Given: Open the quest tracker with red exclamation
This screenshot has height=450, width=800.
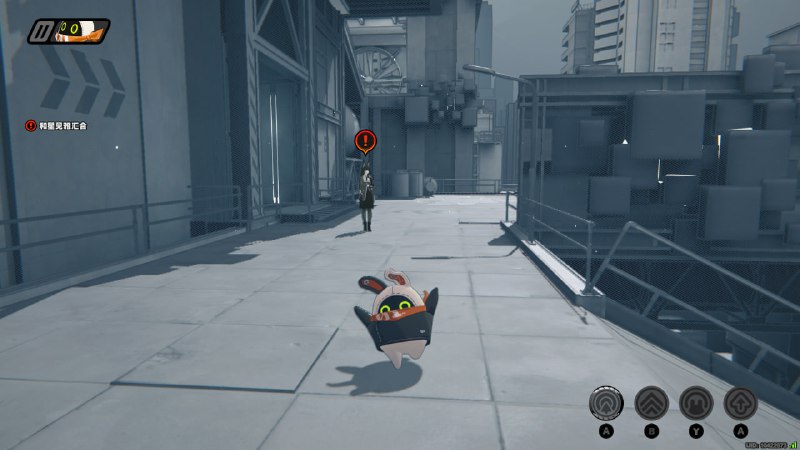Looking at the screenshot, I should (x=32, y=127).
